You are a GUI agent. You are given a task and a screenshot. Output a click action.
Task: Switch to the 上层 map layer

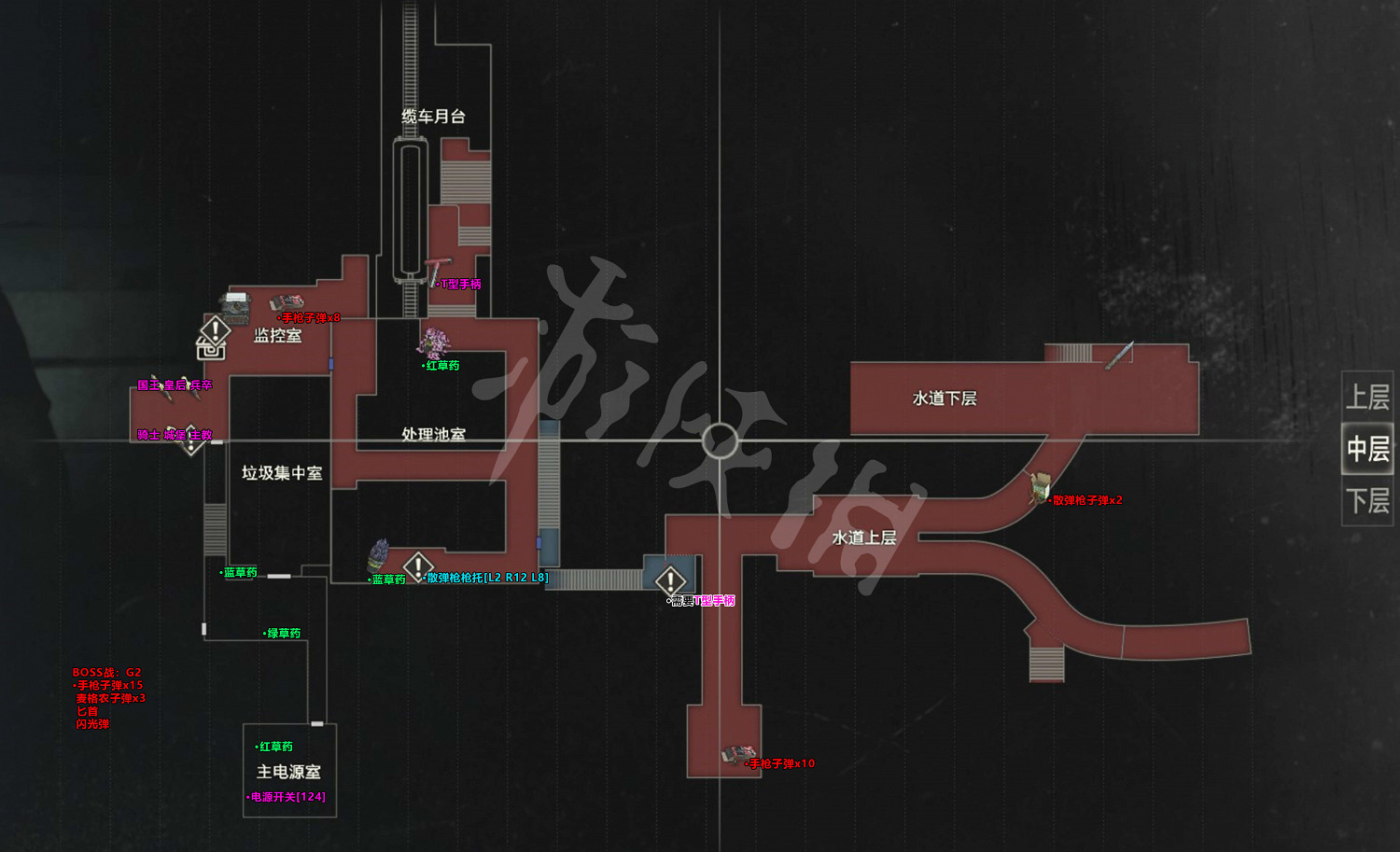1366,397
